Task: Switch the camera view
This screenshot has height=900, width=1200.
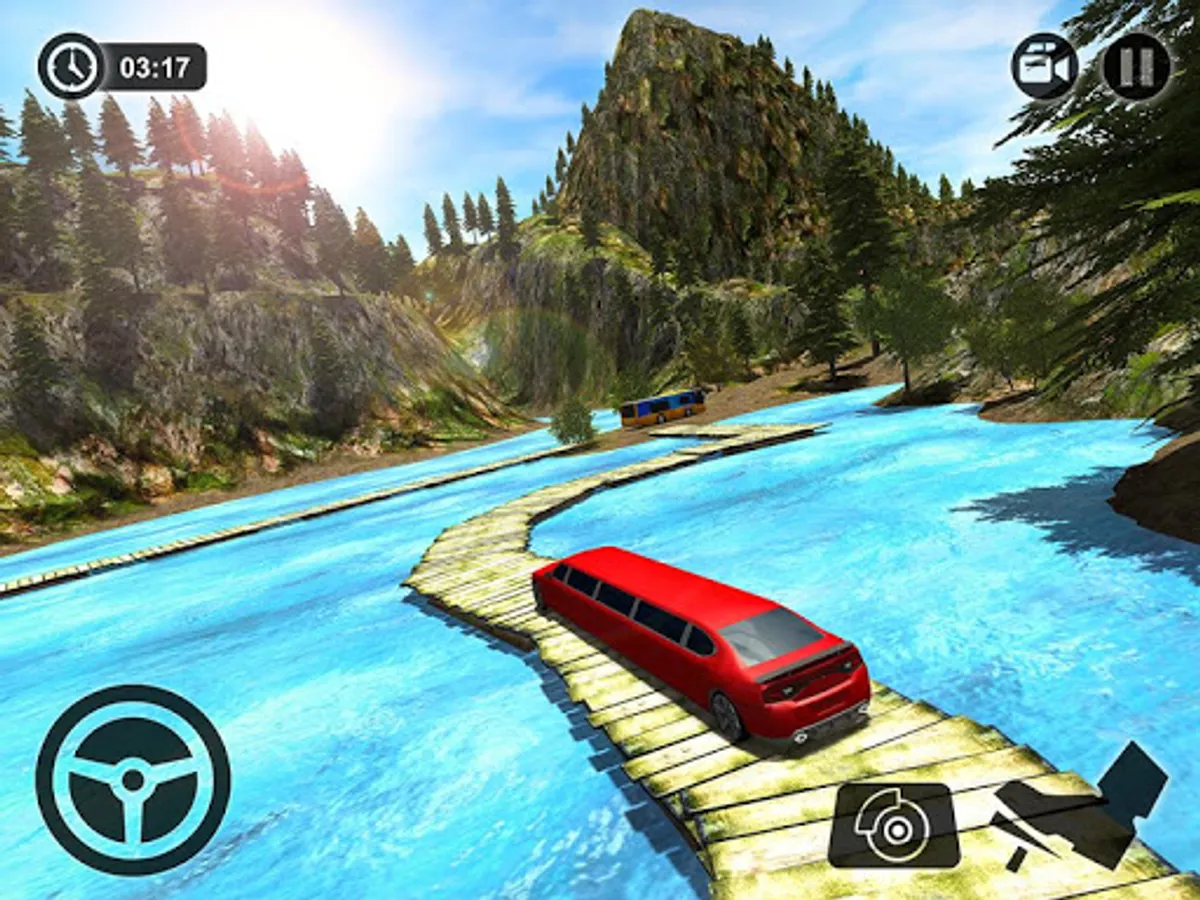Action: pos(1044,66)
